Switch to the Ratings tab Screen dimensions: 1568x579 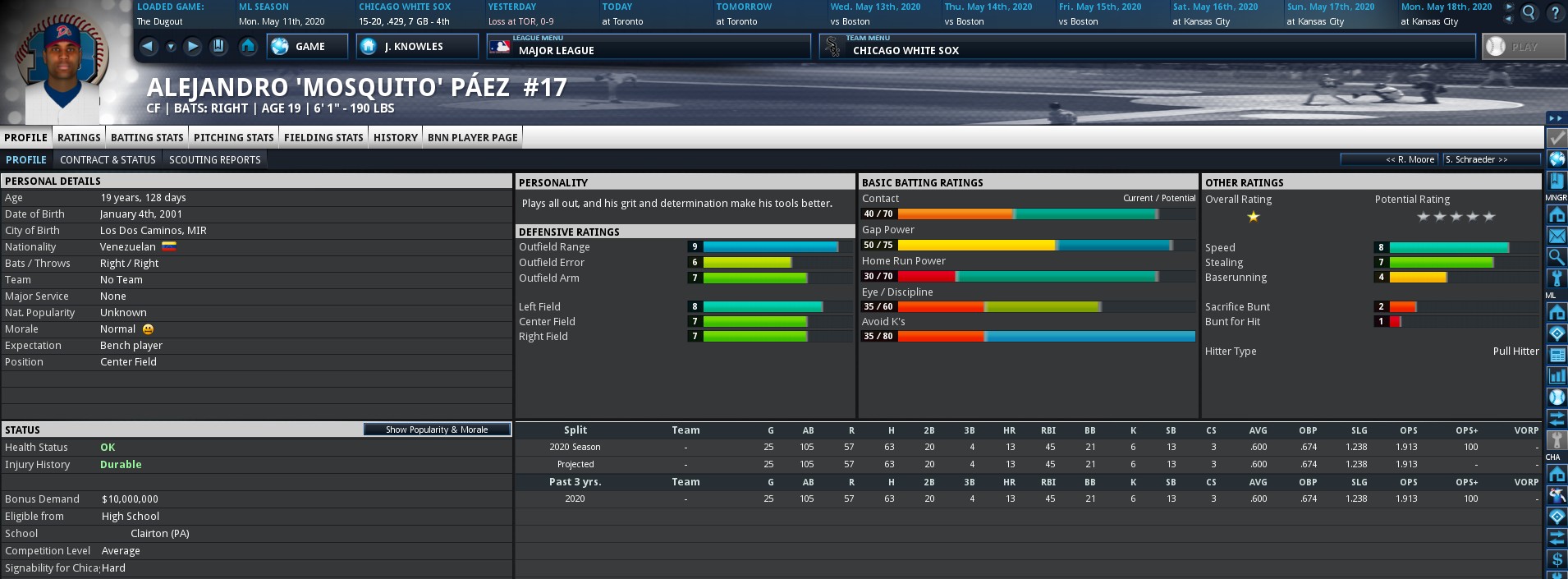pyautogui.click(x=79, y=137)
